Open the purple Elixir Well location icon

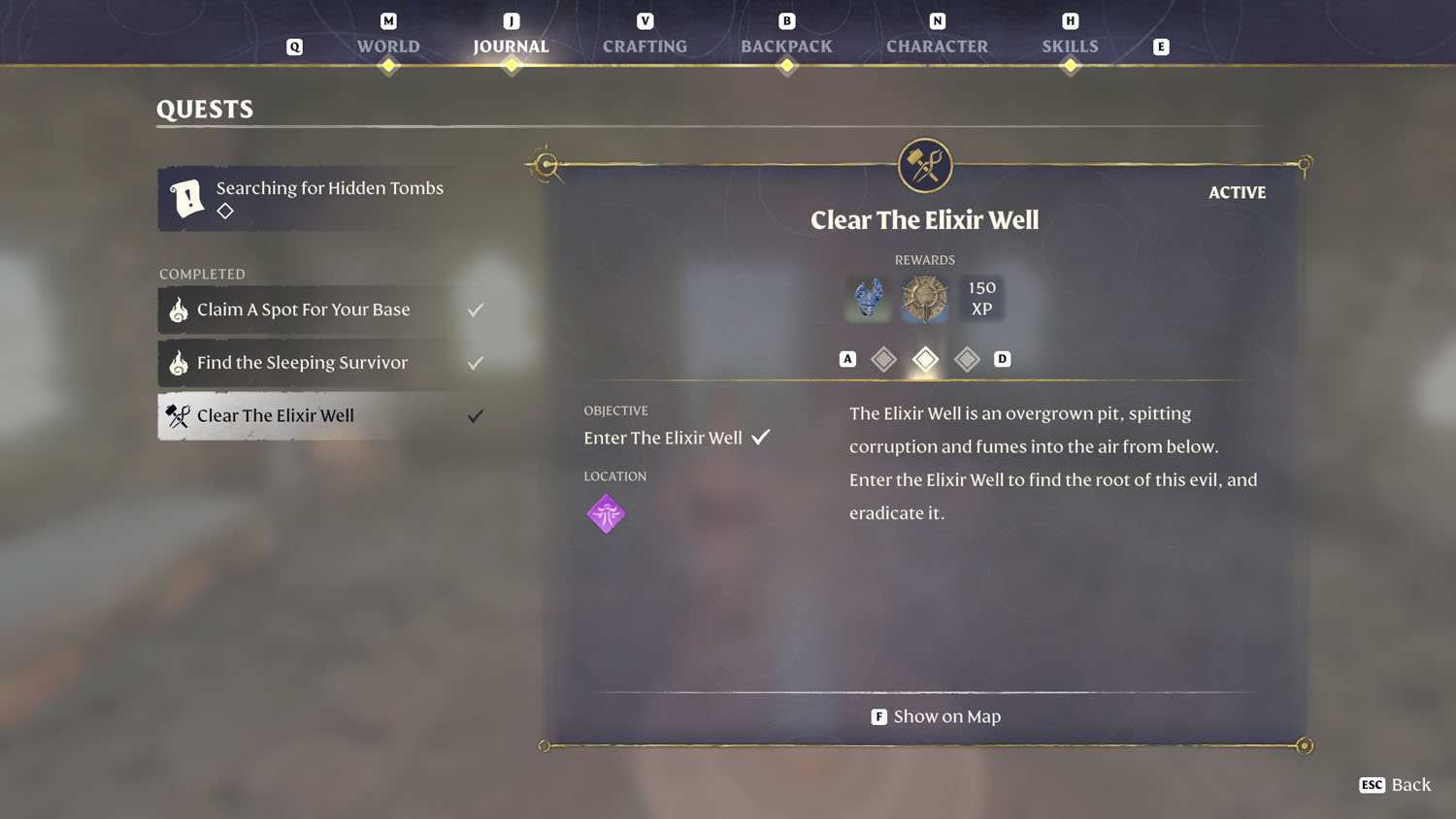coord(606,513)
